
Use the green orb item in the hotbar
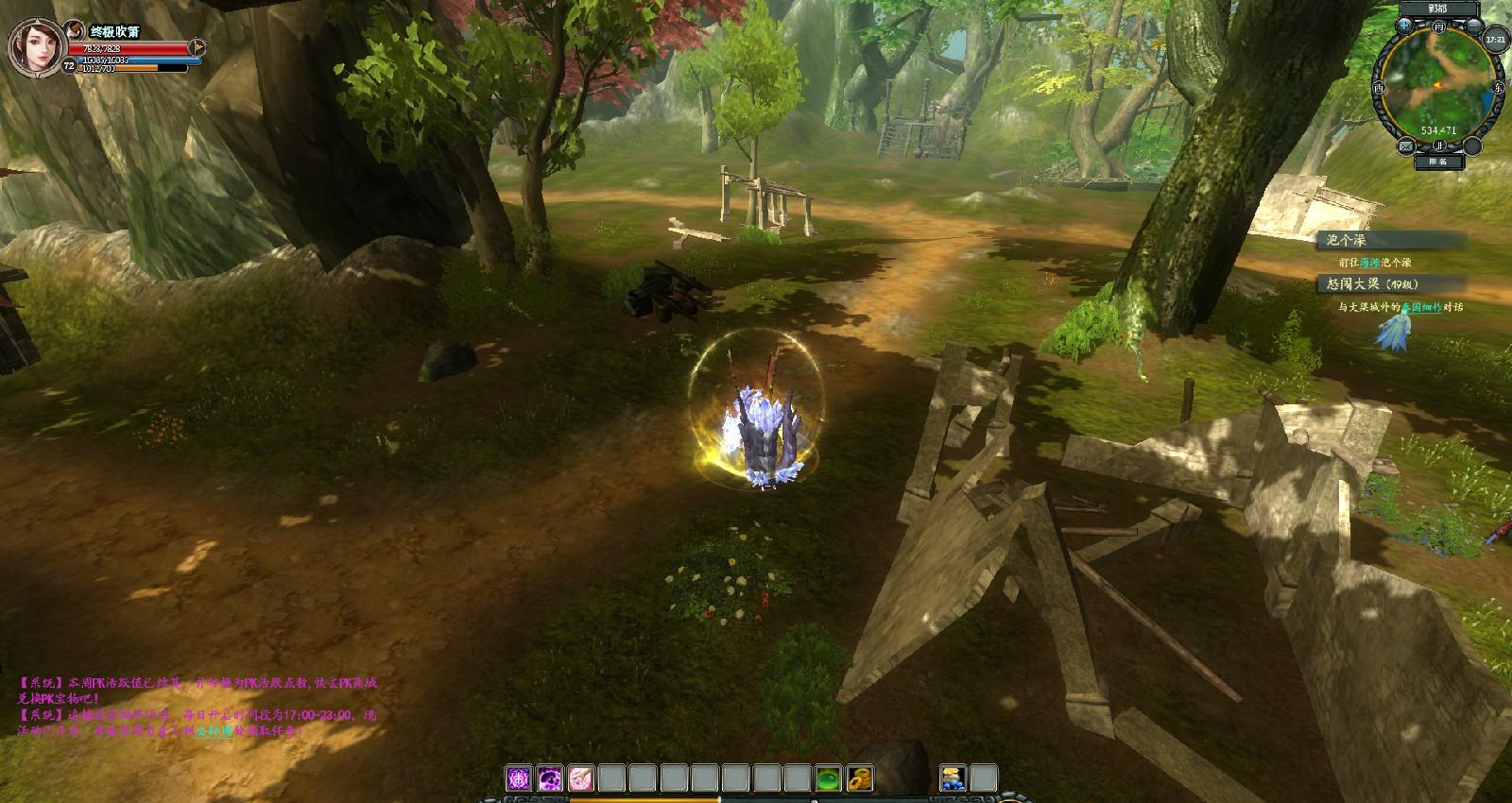pos(829,778)
